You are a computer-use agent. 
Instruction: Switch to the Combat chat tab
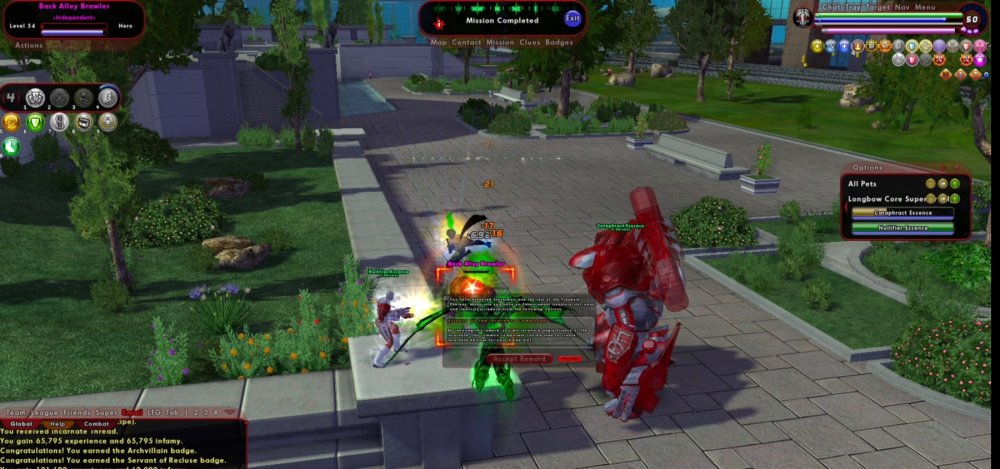97,424
